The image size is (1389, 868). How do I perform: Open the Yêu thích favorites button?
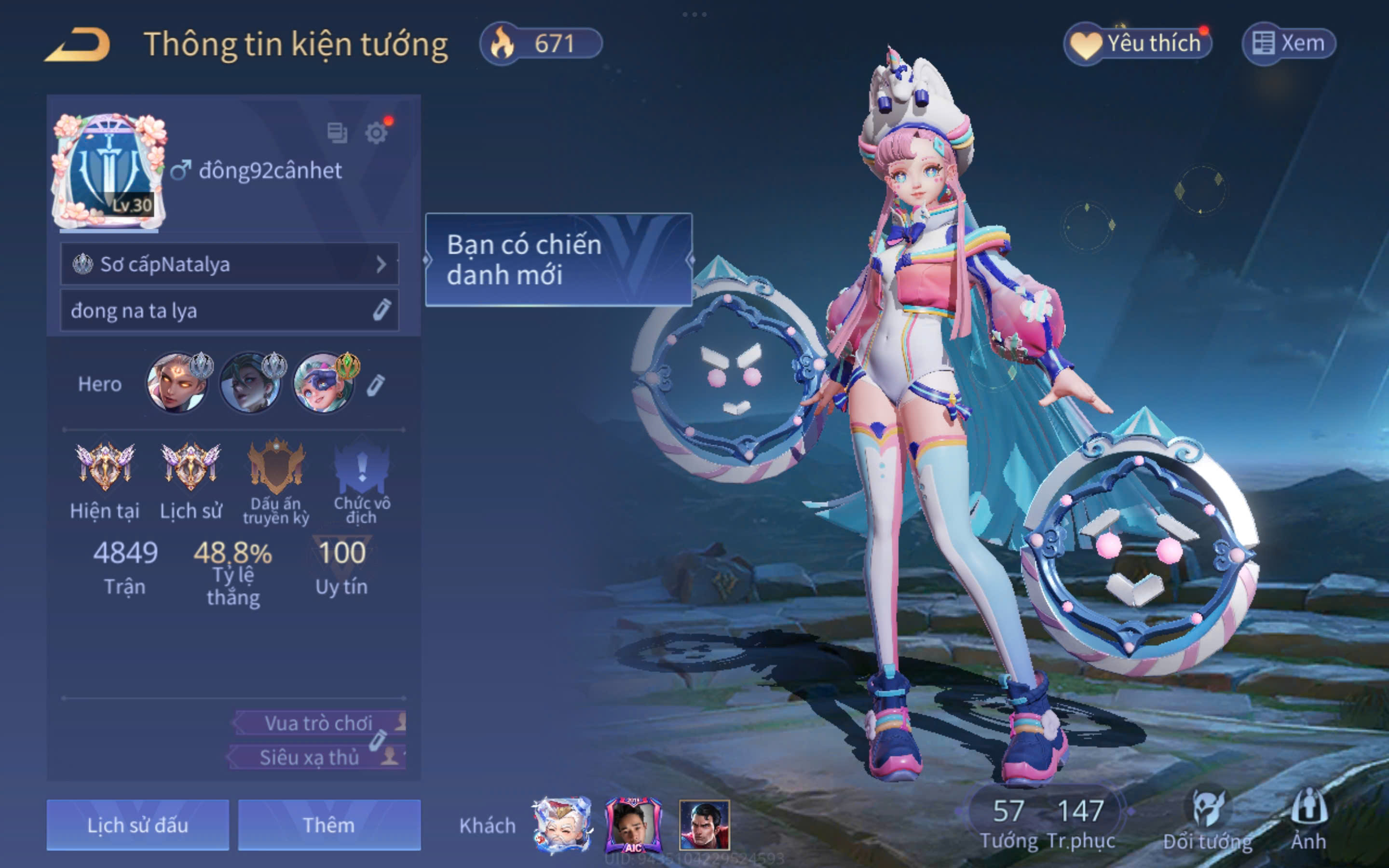coord(1138,43)
